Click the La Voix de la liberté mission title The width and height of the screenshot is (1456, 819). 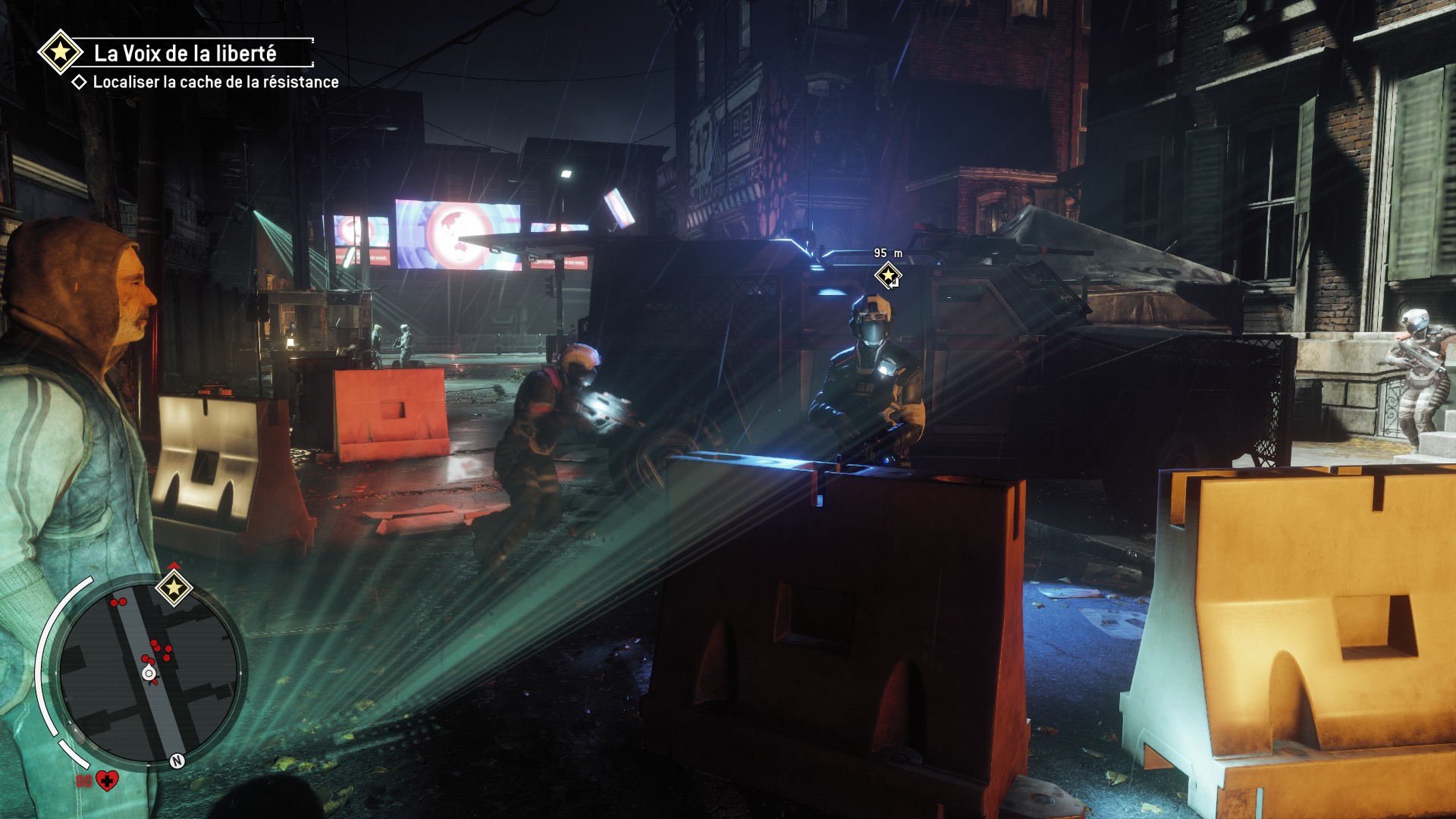[185, 53]
